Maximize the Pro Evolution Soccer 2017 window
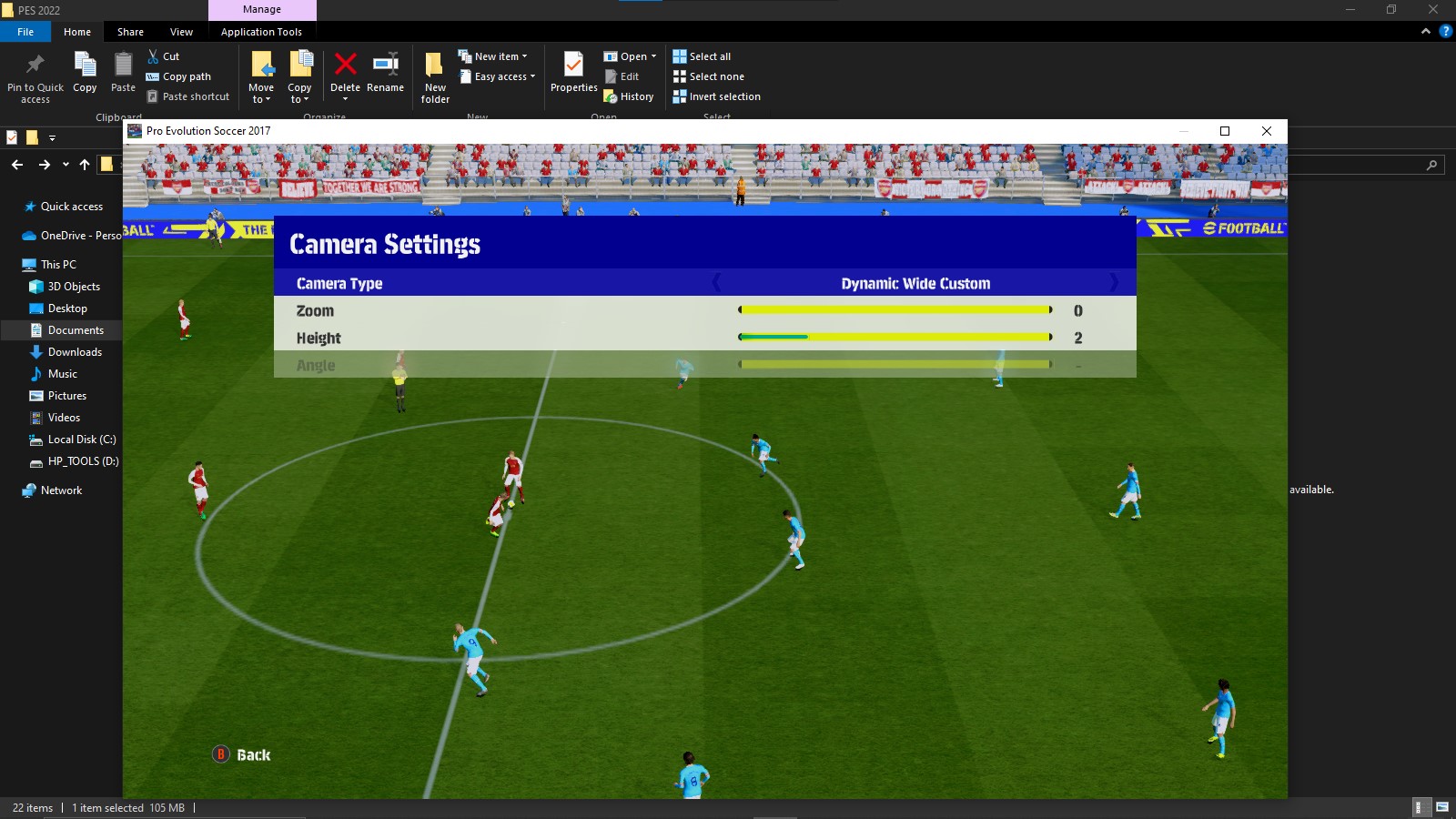 [x=1225, y=131]
